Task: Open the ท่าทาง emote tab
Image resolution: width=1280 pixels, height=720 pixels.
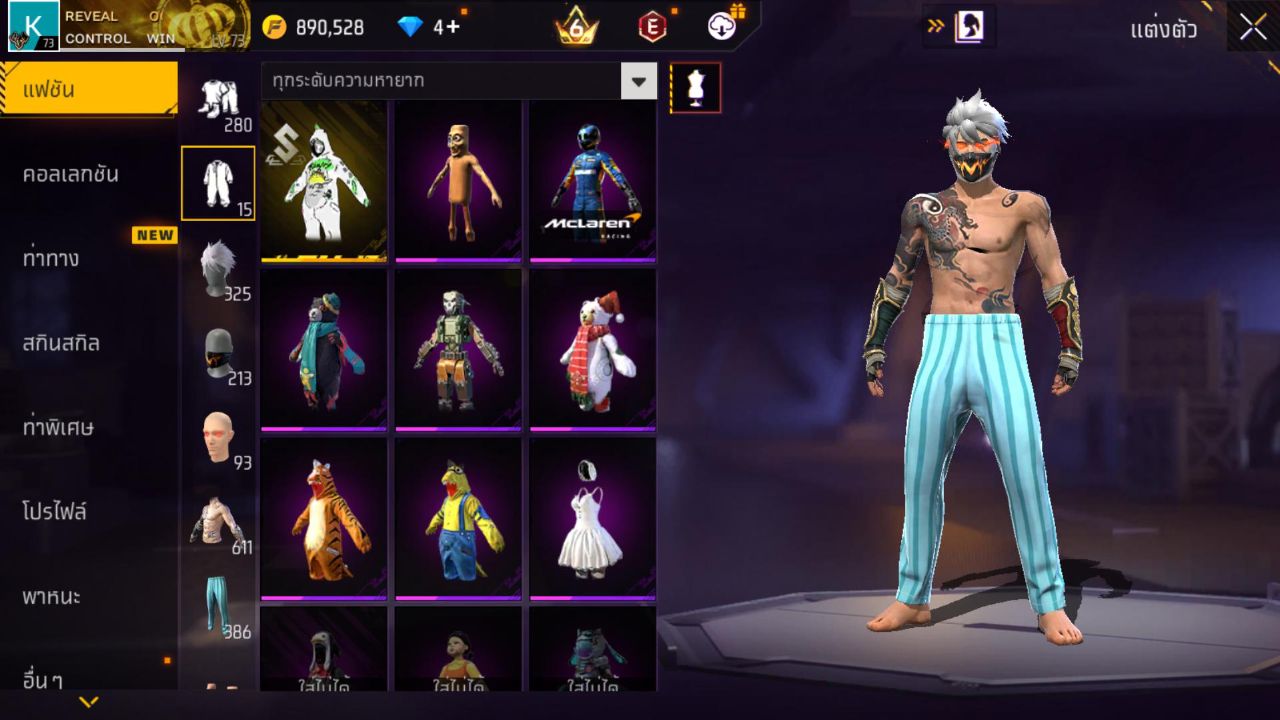Action: coord(52,258)
